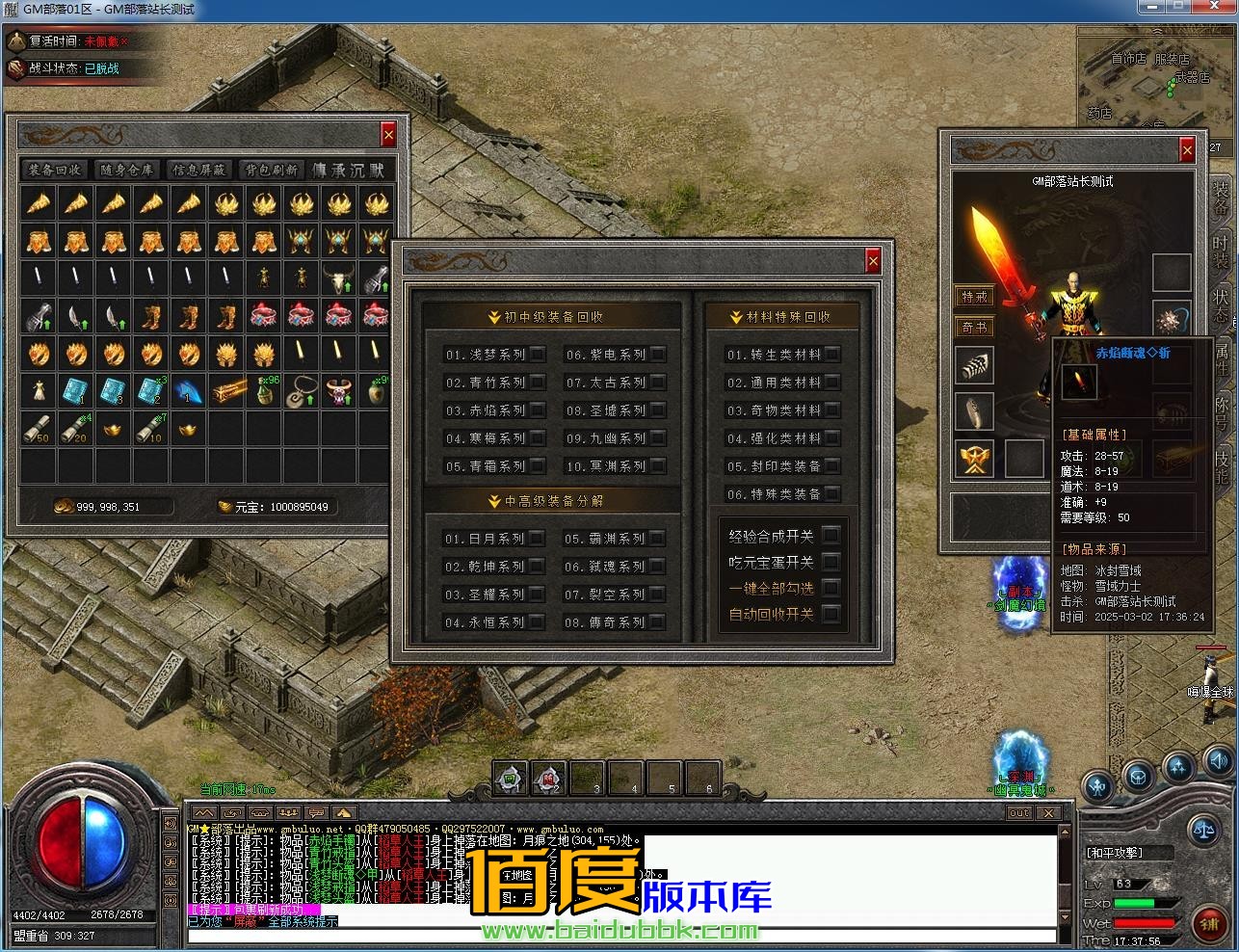Tick the 01.浅梦系列 checkbox

[x=538, y=355]
